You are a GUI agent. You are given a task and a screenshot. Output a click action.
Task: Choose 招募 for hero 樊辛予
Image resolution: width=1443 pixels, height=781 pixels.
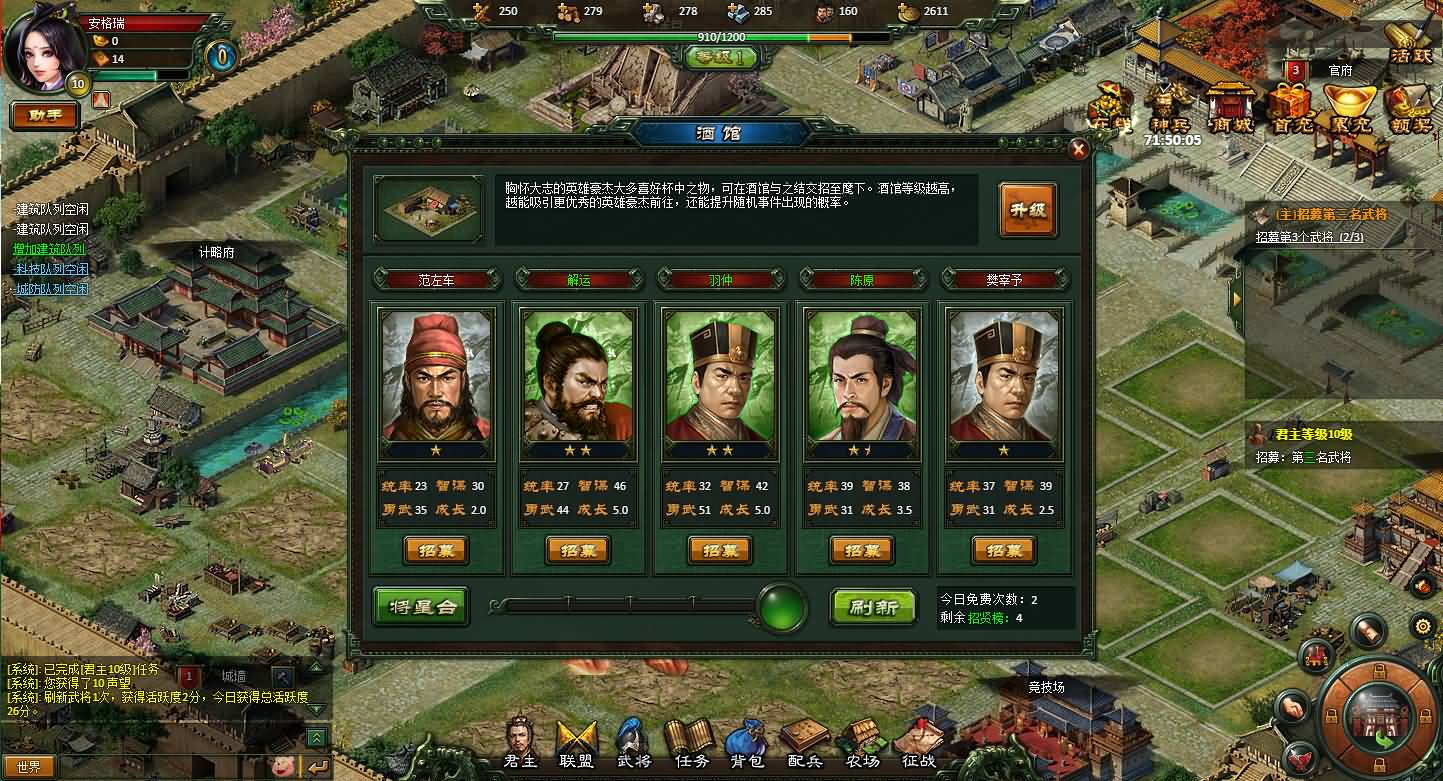point(1004,550)
